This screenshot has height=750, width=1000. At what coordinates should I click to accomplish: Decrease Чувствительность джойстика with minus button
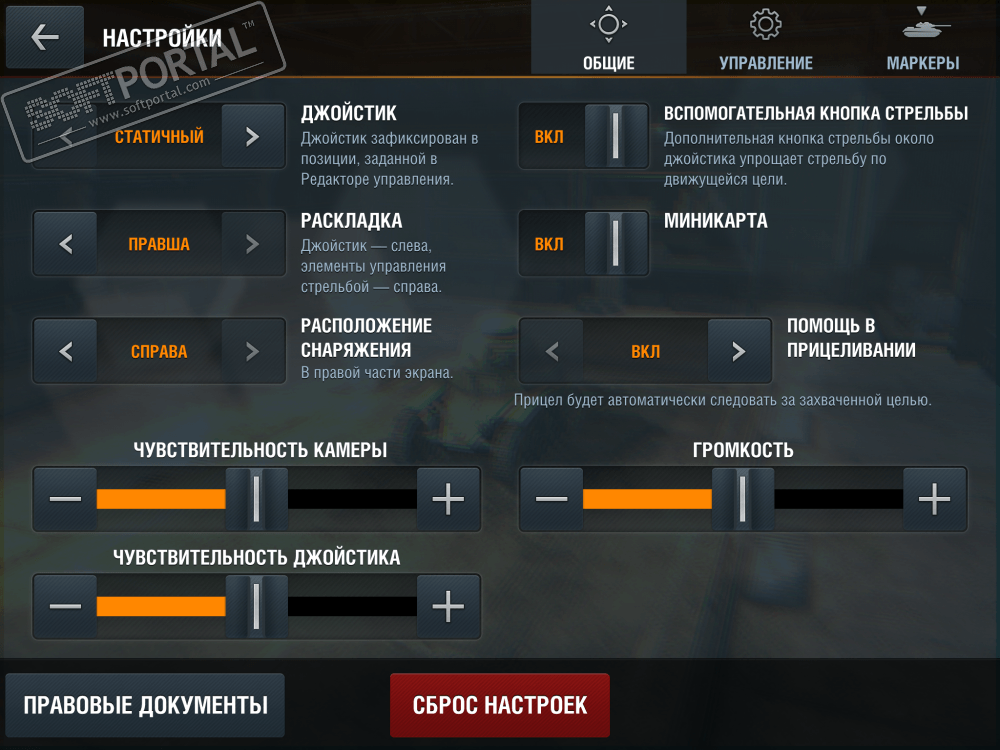tap(66, 605)
